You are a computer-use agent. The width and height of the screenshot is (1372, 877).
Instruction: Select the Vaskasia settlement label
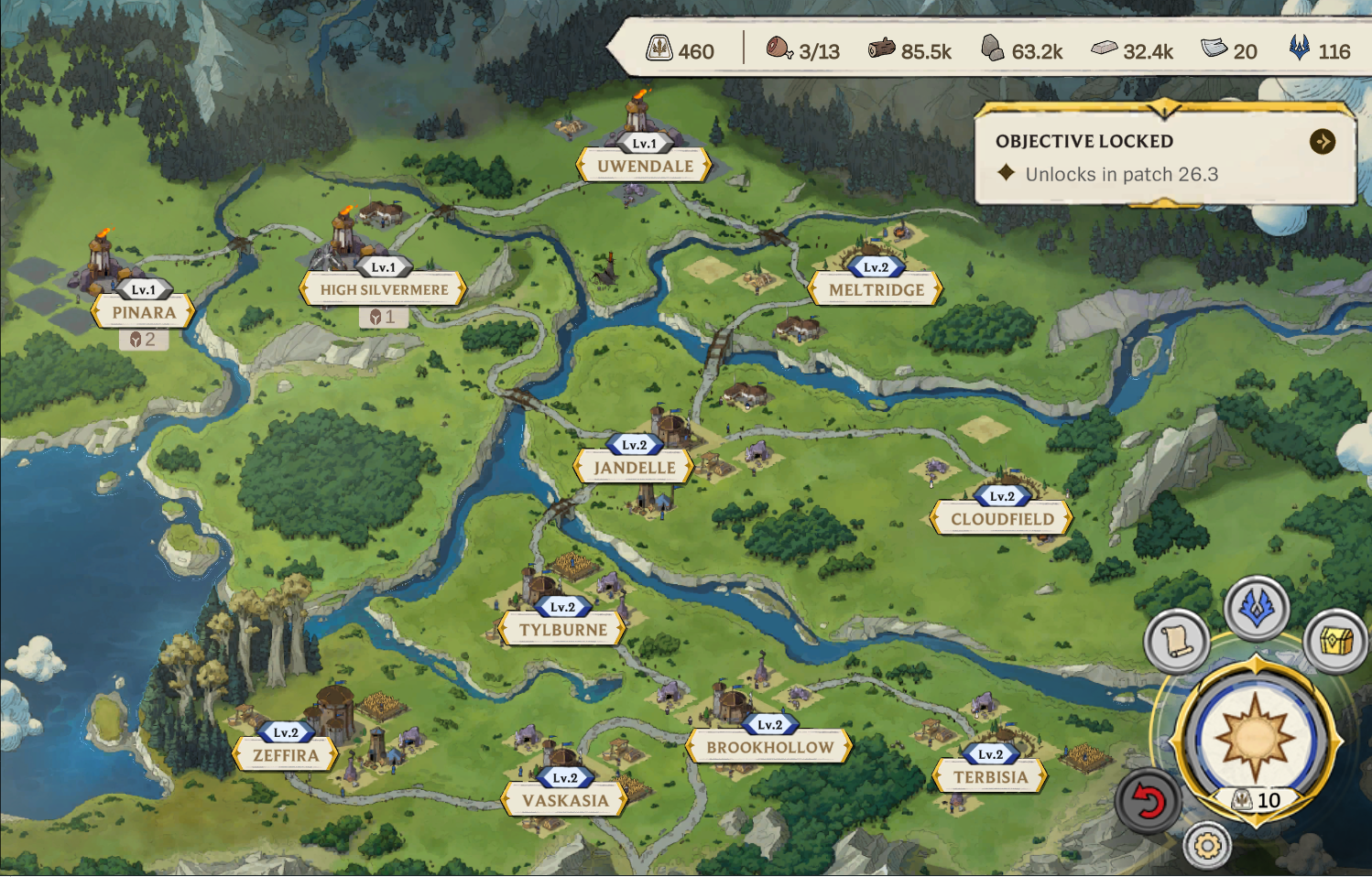click(x=565, y=800)
